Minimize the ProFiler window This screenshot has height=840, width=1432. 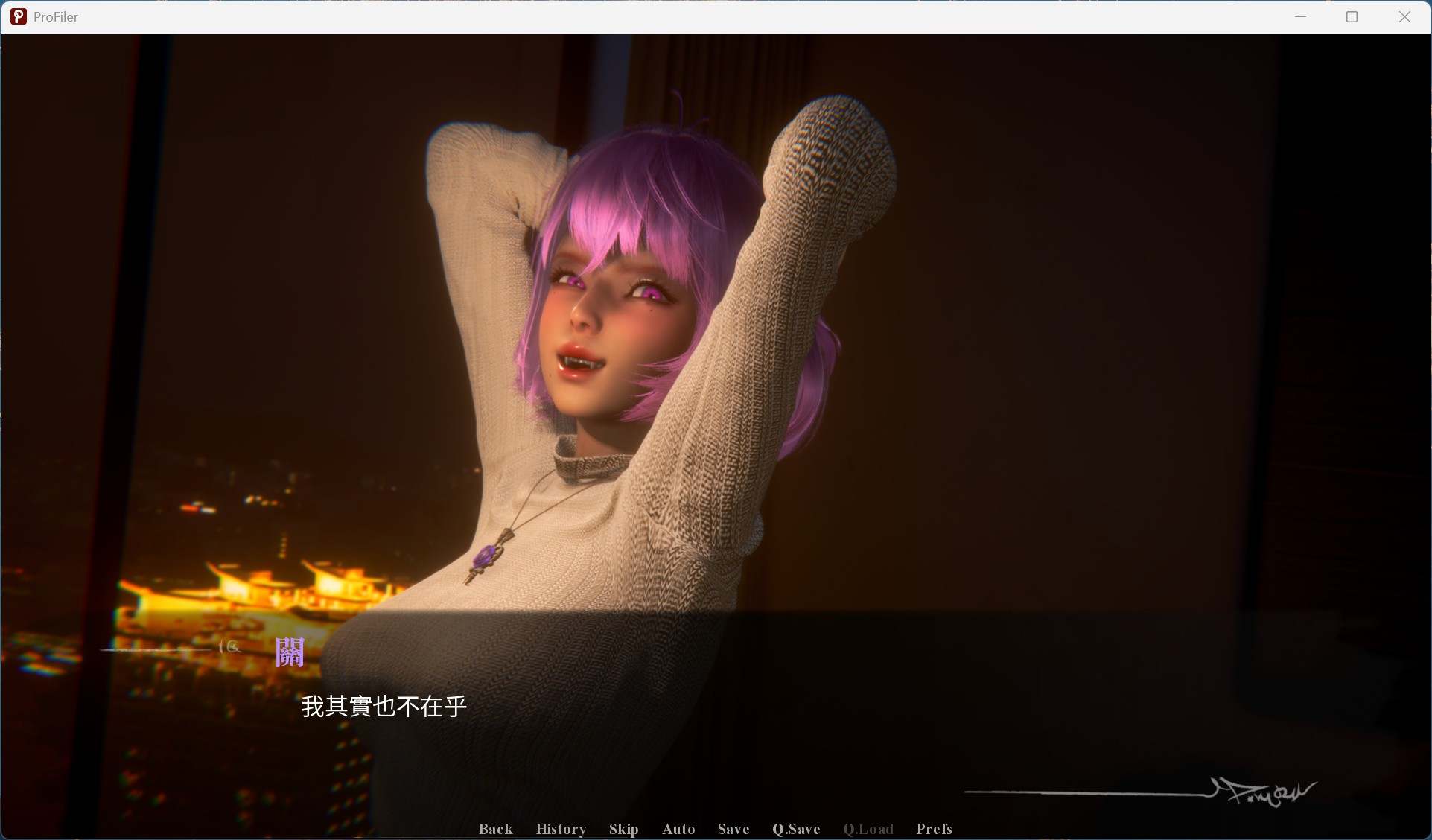1301,16
